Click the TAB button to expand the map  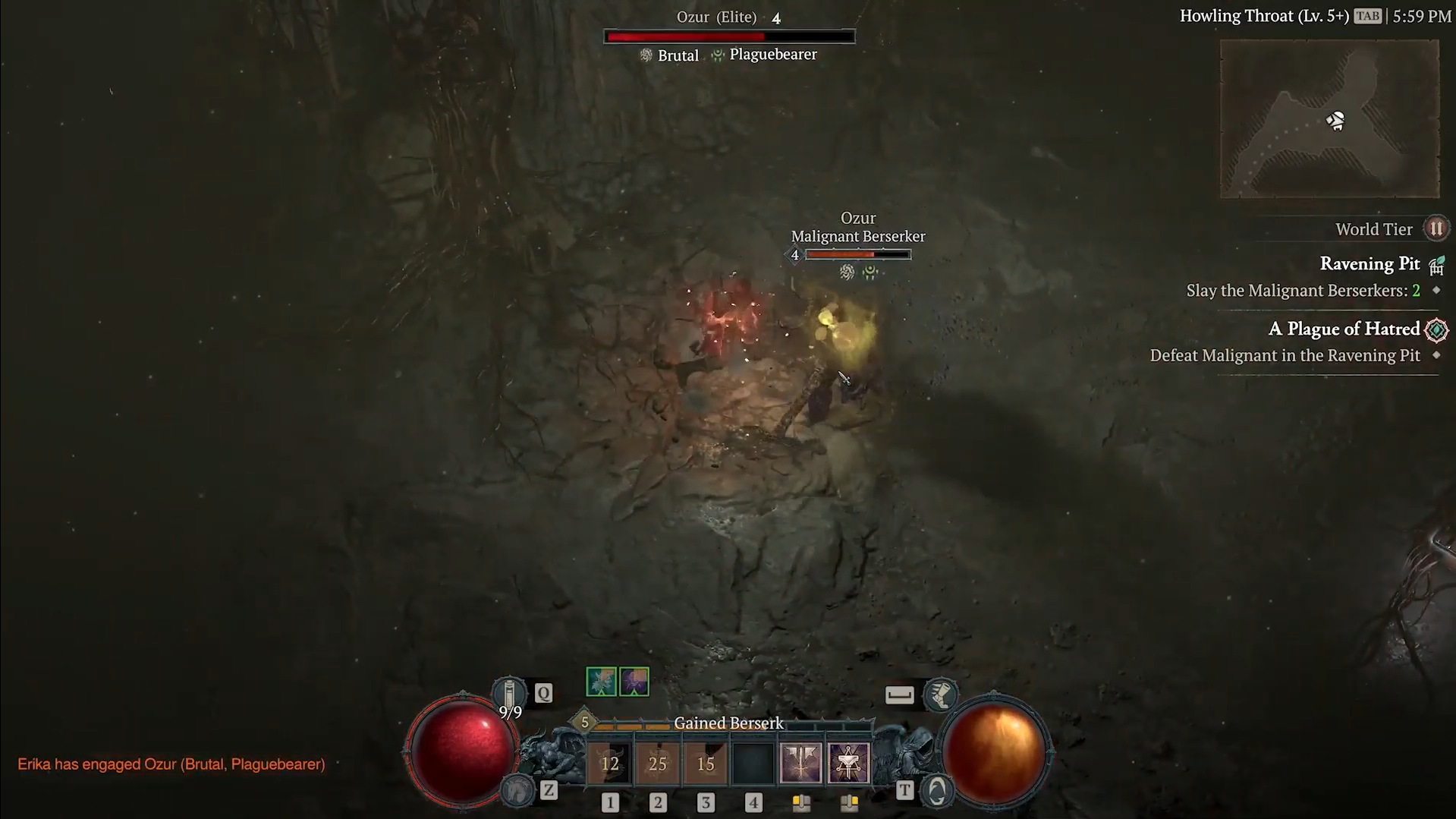pos(1368,15)
